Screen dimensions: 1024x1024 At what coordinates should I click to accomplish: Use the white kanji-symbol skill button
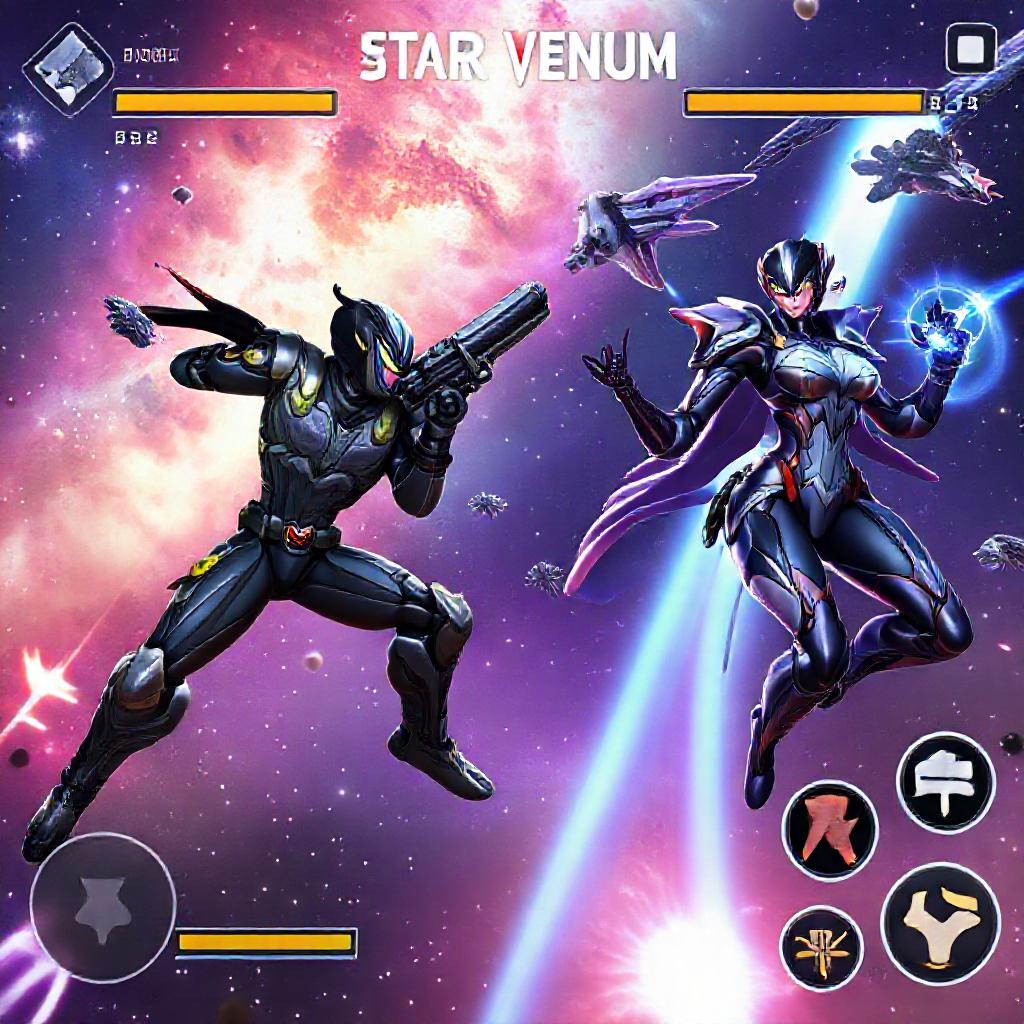click(945, 781)
